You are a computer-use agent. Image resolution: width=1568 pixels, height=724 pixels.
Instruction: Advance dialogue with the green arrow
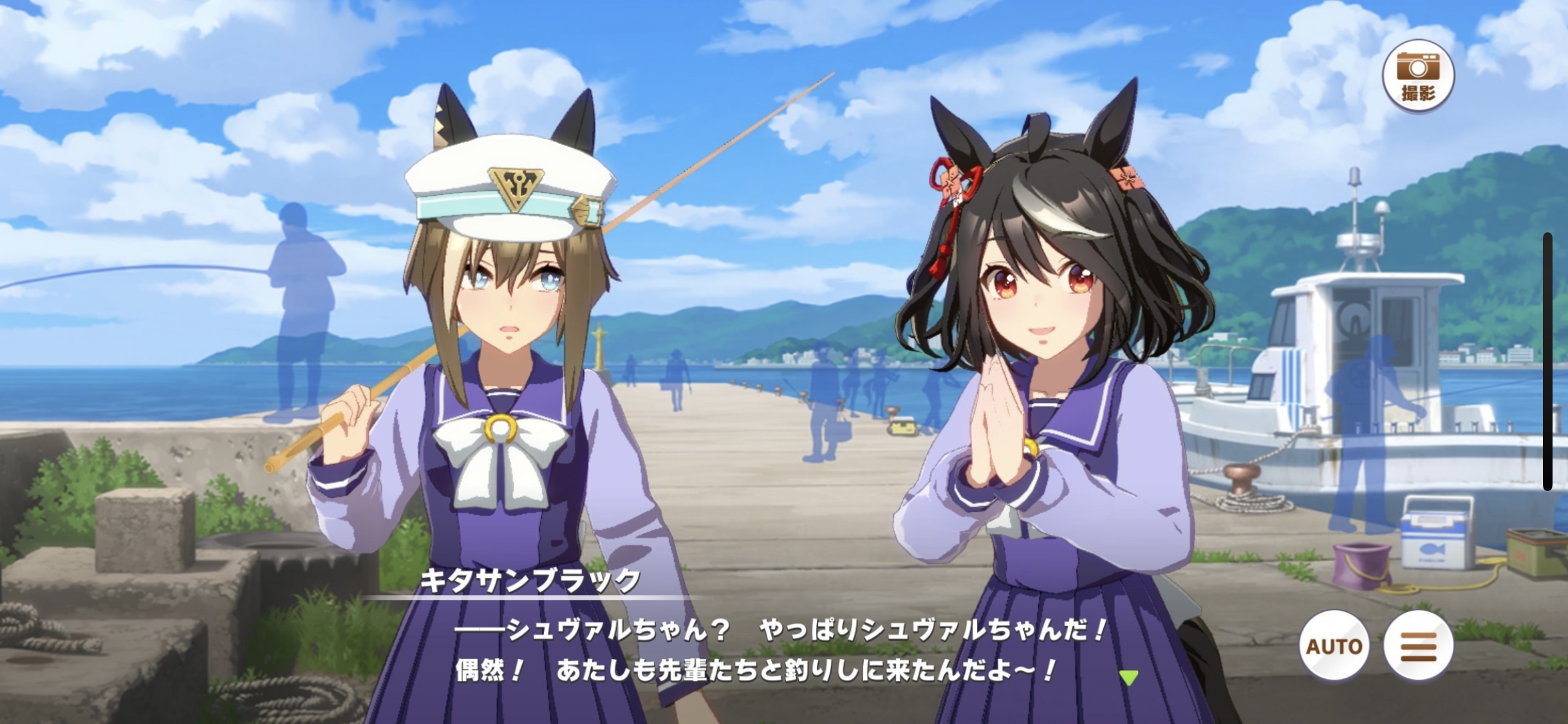pyautogui.click(x=1128, y=677)
